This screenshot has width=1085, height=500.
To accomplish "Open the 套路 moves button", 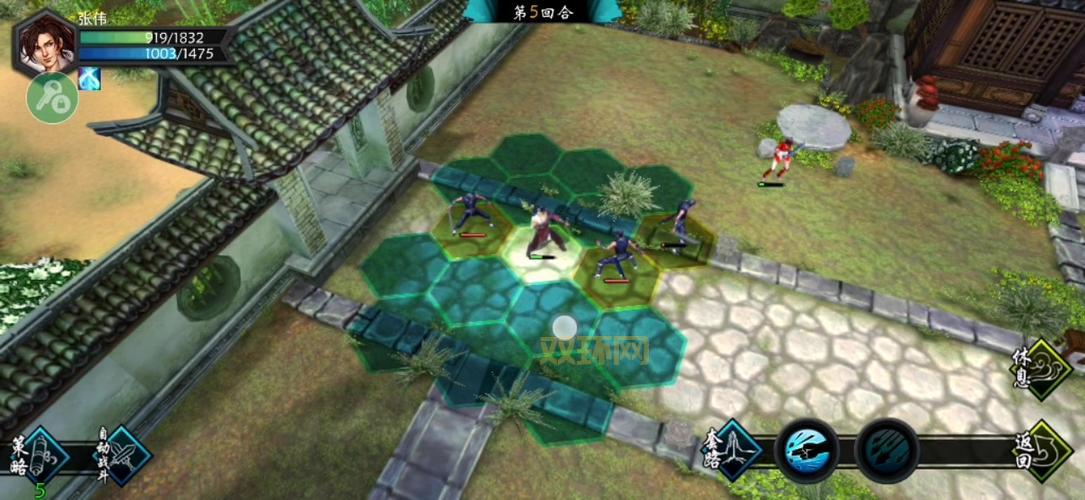I will coord(735,450).
